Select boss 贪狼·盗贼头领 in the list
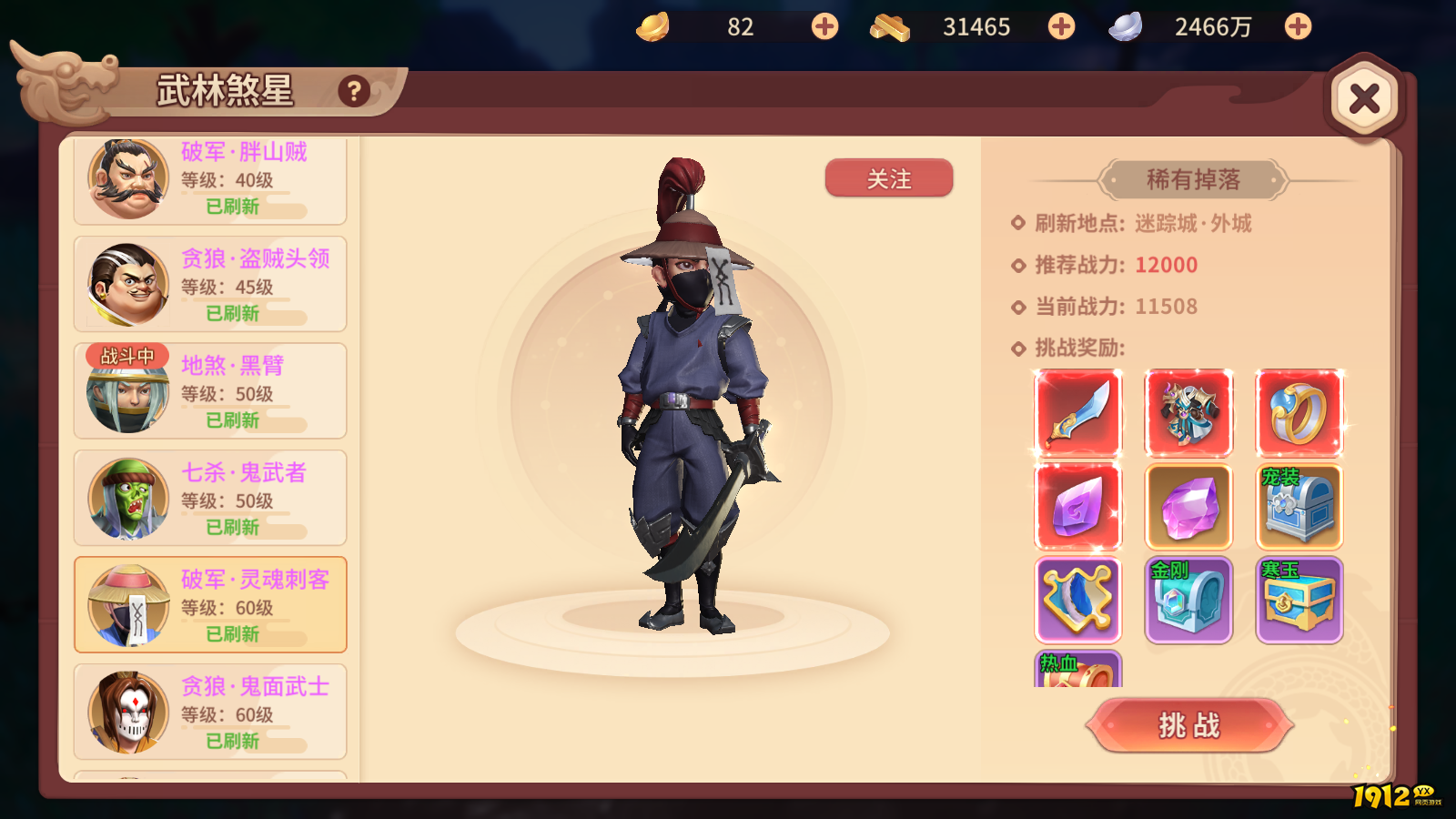This screenshot has height=819, width=1456. point(209,282)
